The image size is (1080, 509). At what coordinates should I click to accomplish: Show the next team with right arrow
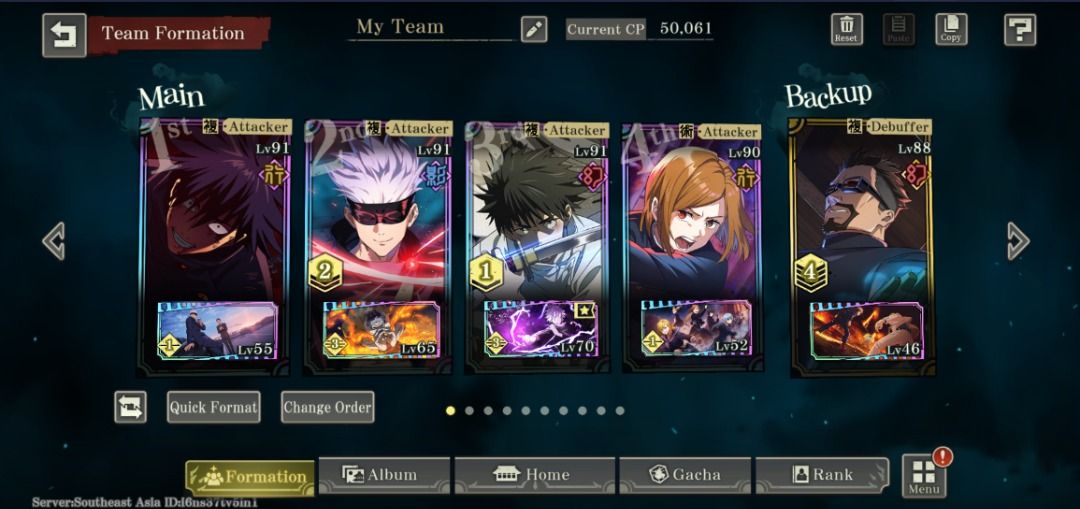click(x=1018, y=241)
